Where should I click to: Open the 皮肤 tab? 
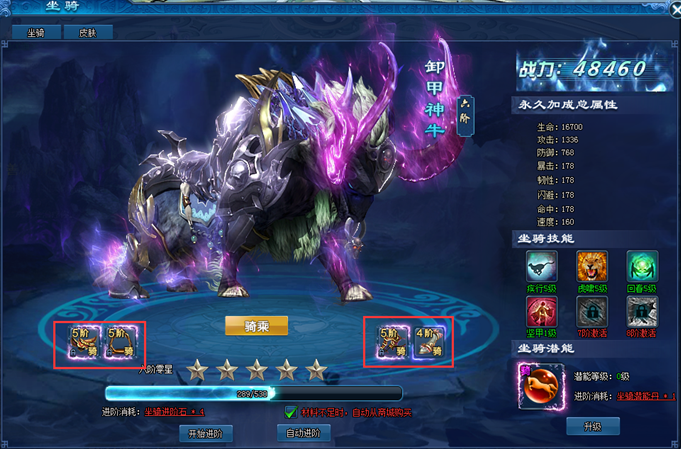[x=88, y=32]
